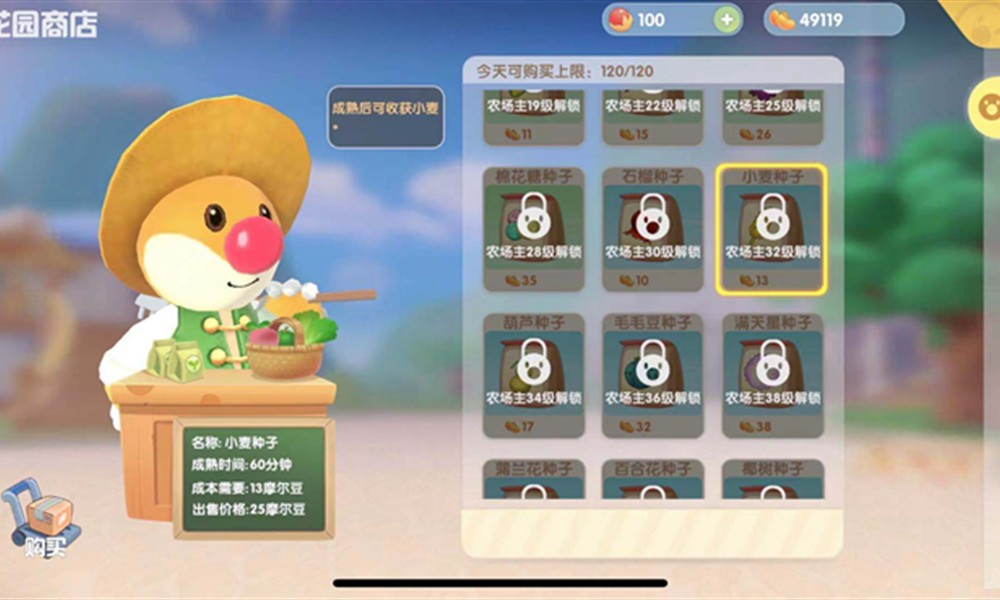Choose the 椰树种子 seed card
Viewport: 1000px width, 600px height.
click(771, 480)
